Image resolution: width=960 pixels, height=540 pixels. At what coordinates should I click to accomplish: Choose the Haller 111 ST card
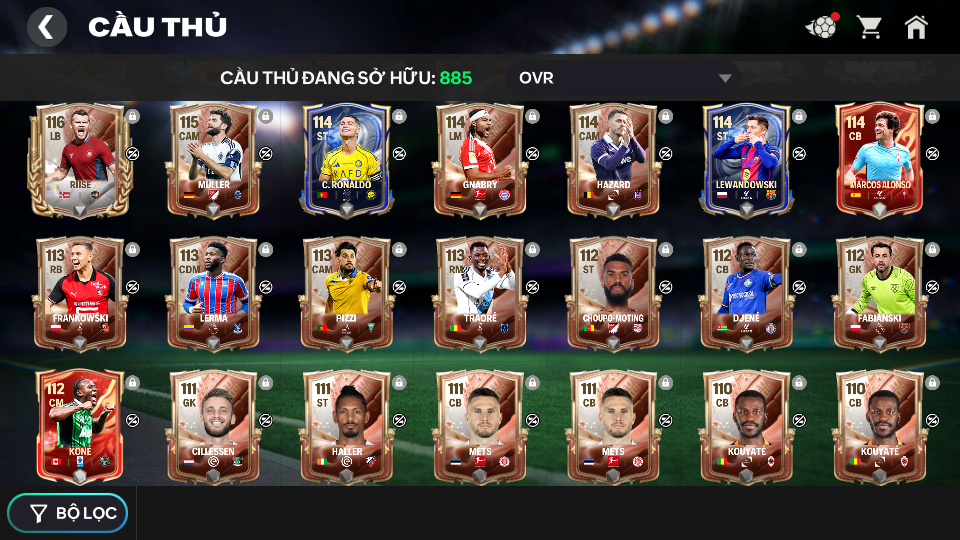coord(346,425)
